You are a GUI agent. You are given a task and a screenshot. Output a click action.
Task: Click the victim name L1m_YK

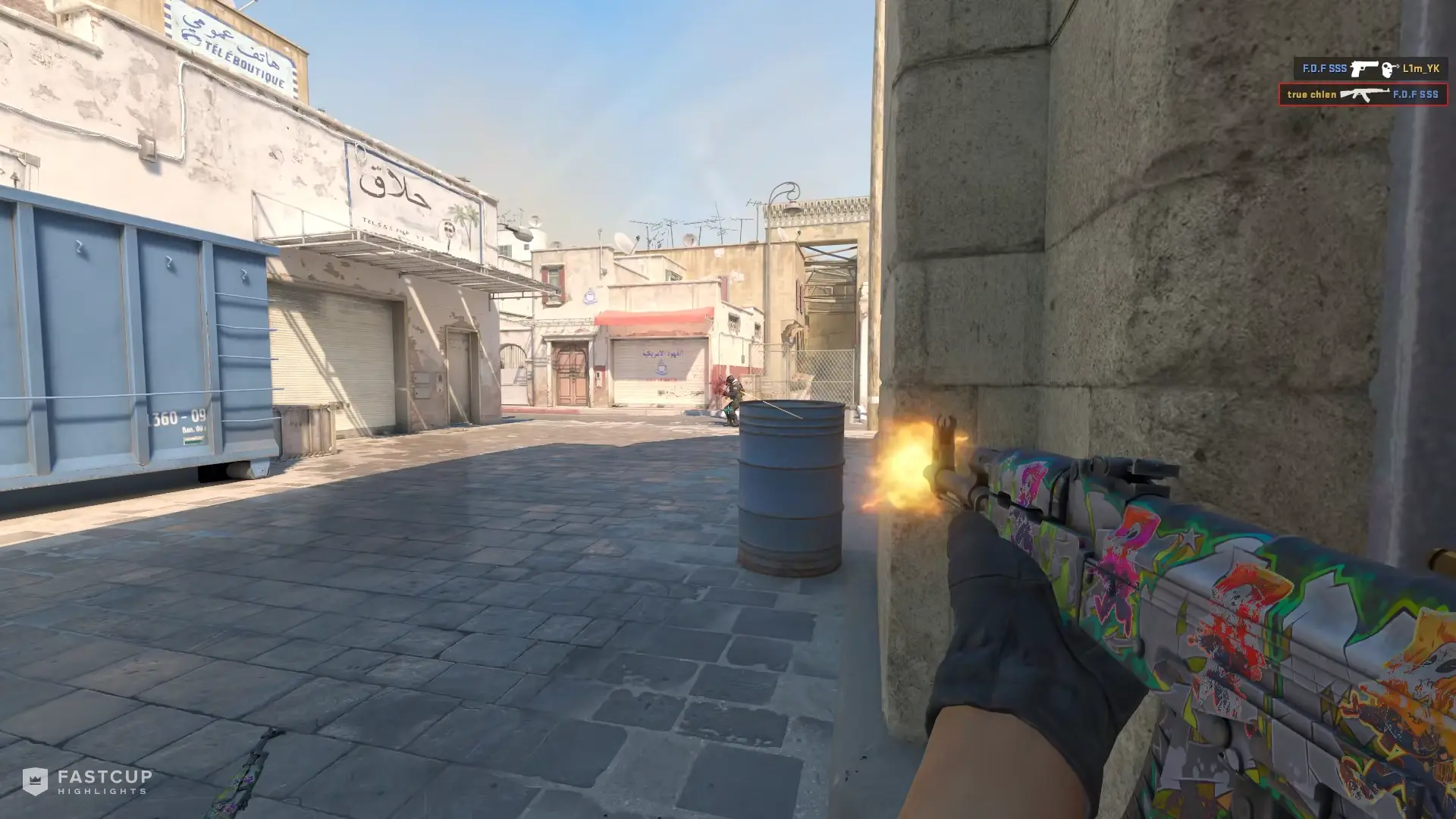tap(1420, 68)
